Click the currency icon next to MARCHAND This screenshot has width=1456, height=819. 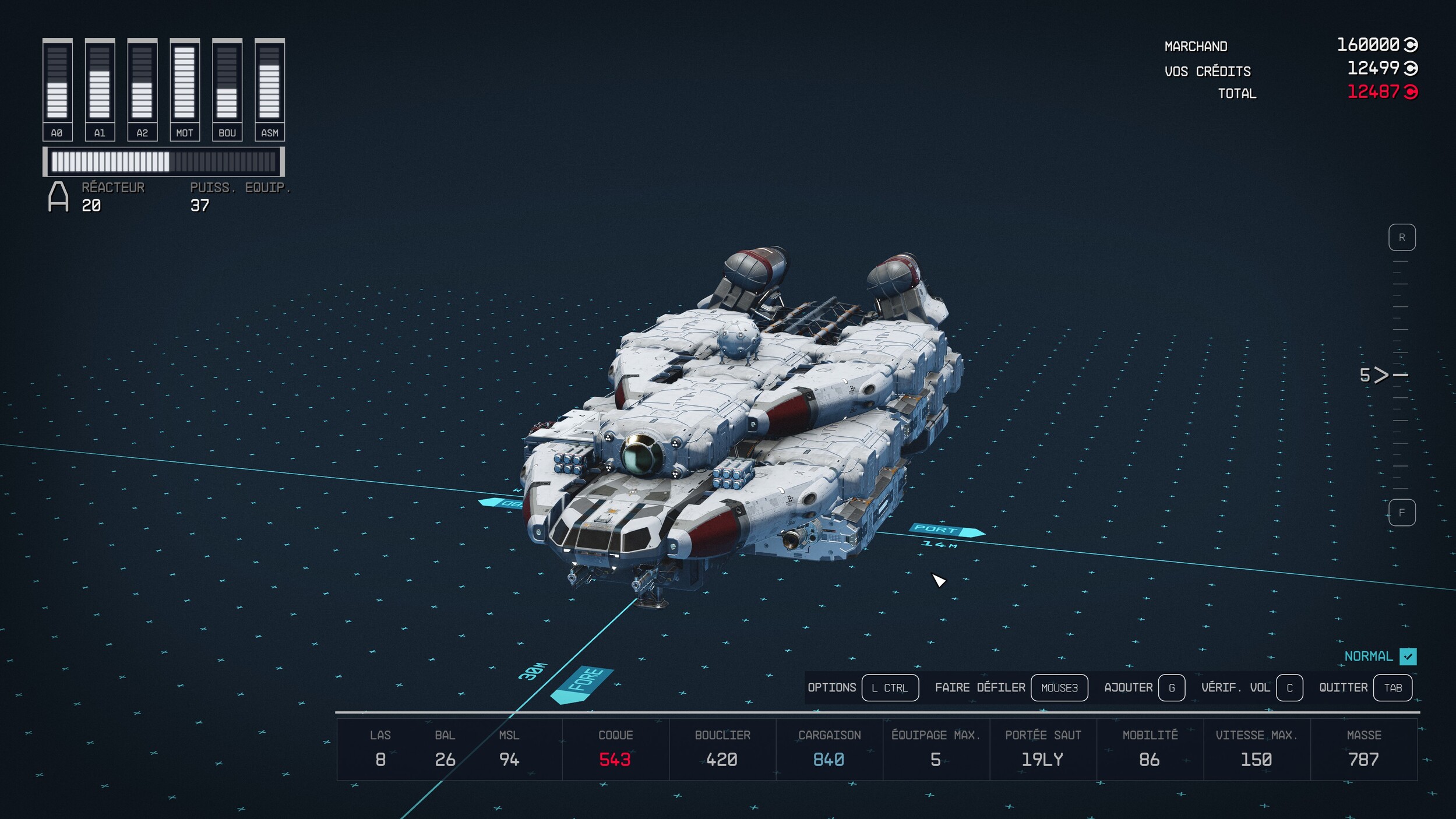1411,44
